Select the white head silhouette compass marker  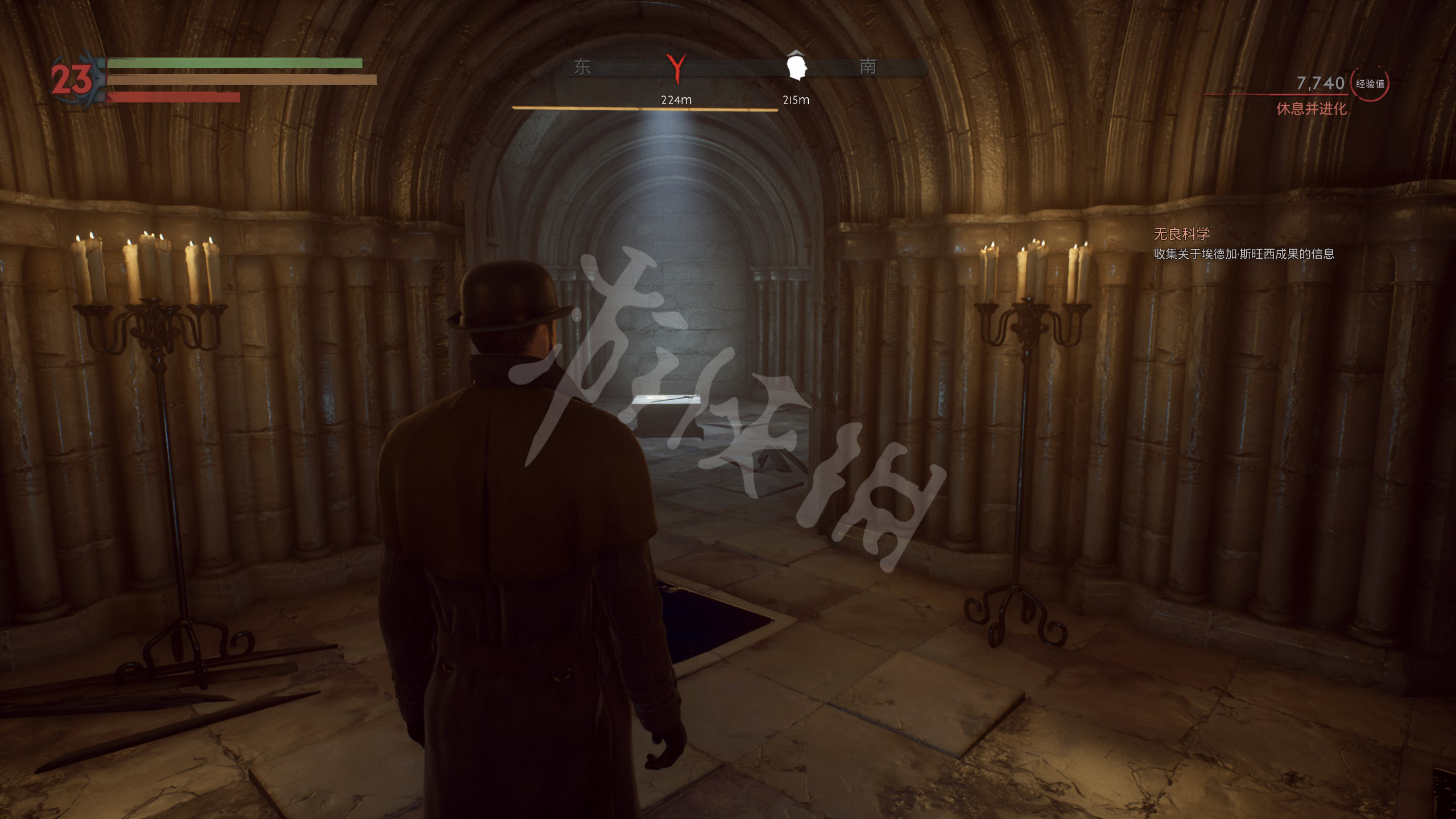click(796, 66)
